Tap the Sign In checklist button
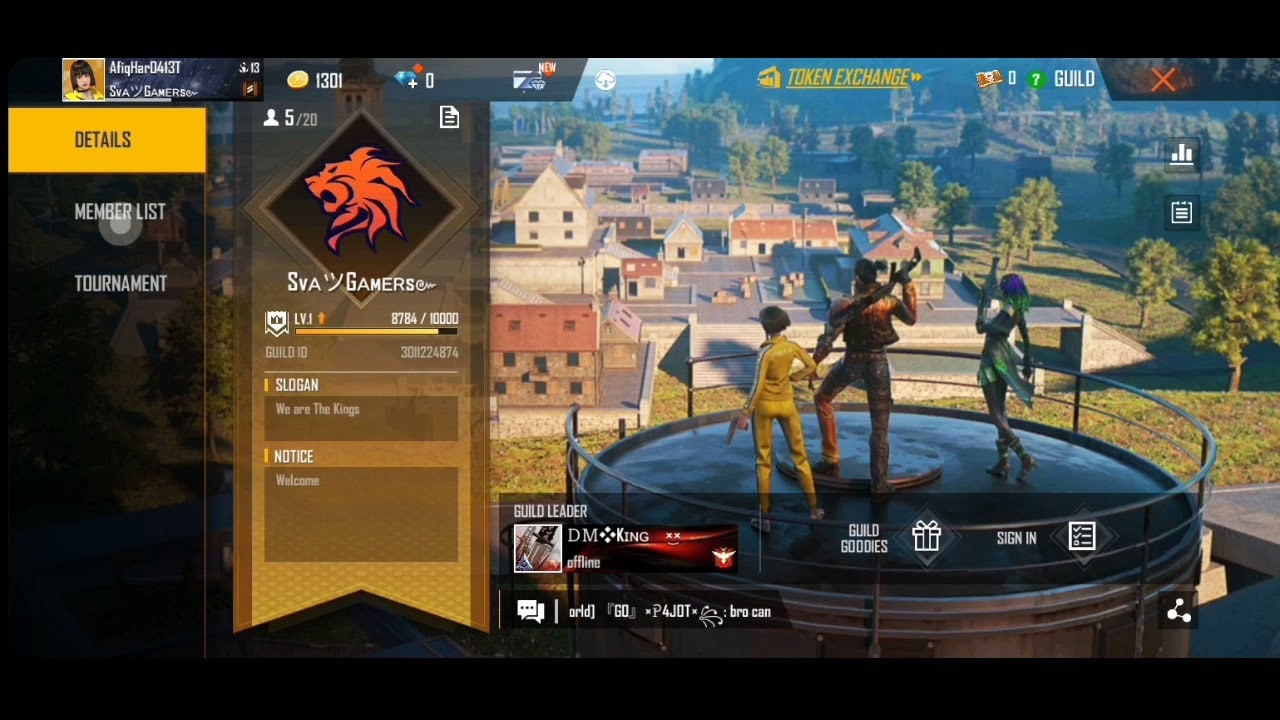This screenshot has width=1280, height=720. tap(1081, 538)
